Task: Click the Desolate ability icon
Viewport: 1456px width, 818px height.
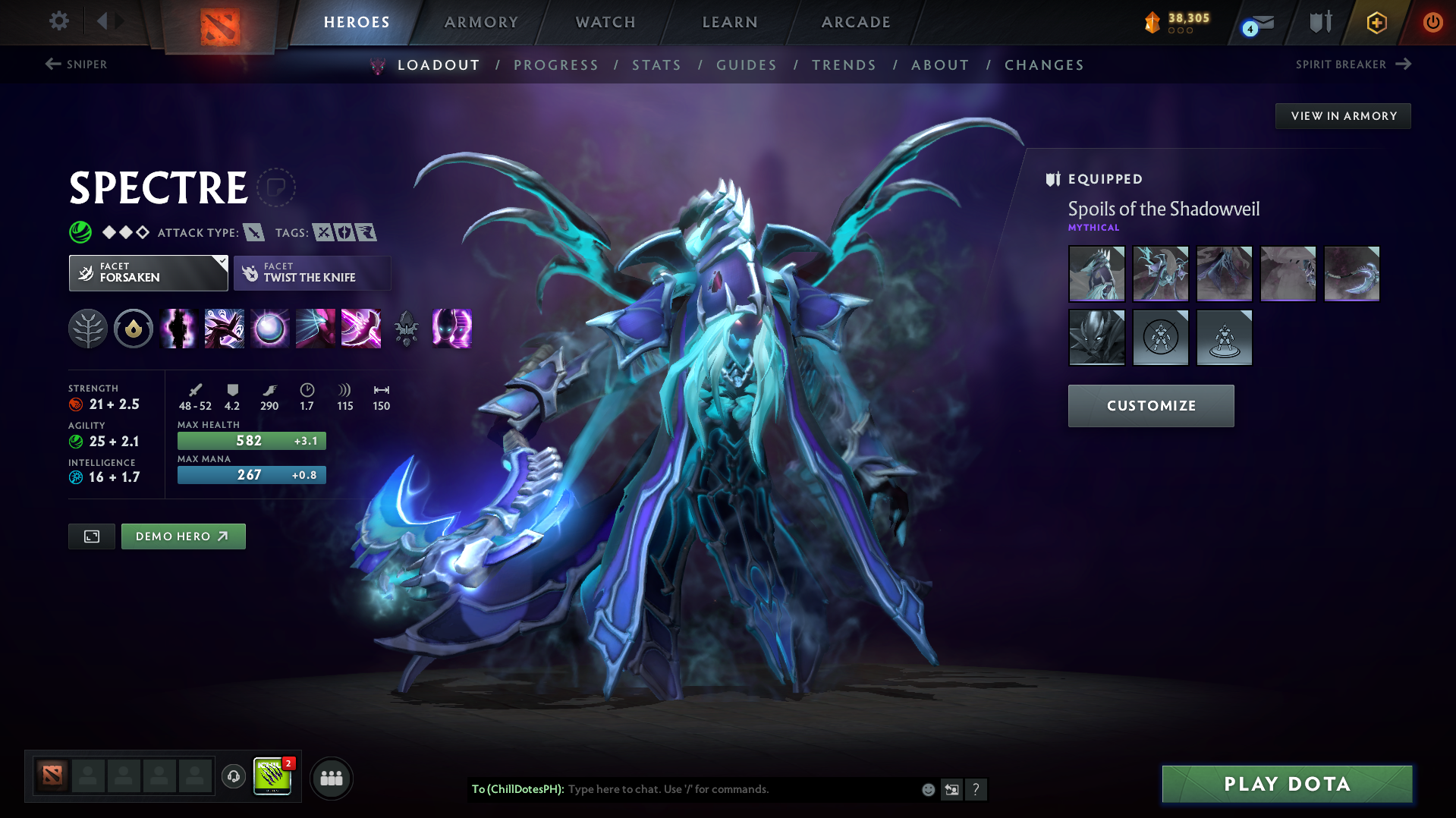Action: click(224, 329)
